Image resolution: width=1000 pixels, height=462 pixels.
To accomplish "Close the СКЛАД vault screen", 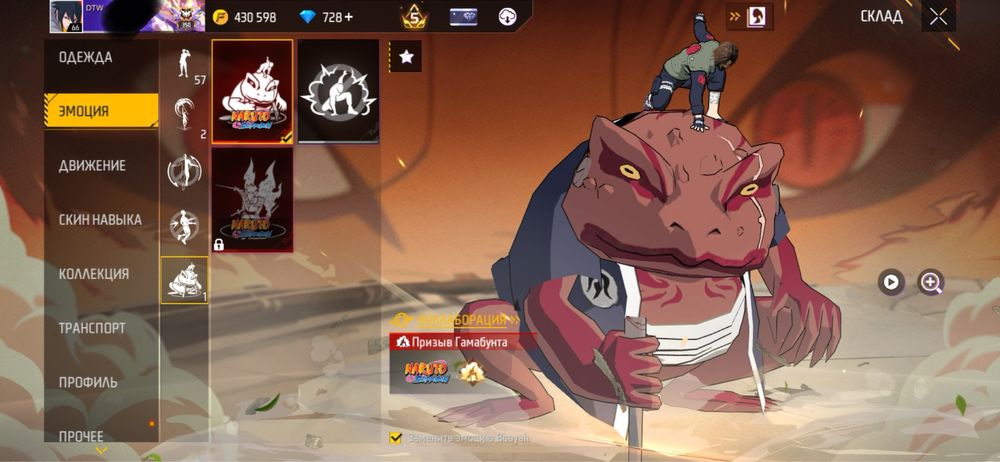I will tap(938, 16).
